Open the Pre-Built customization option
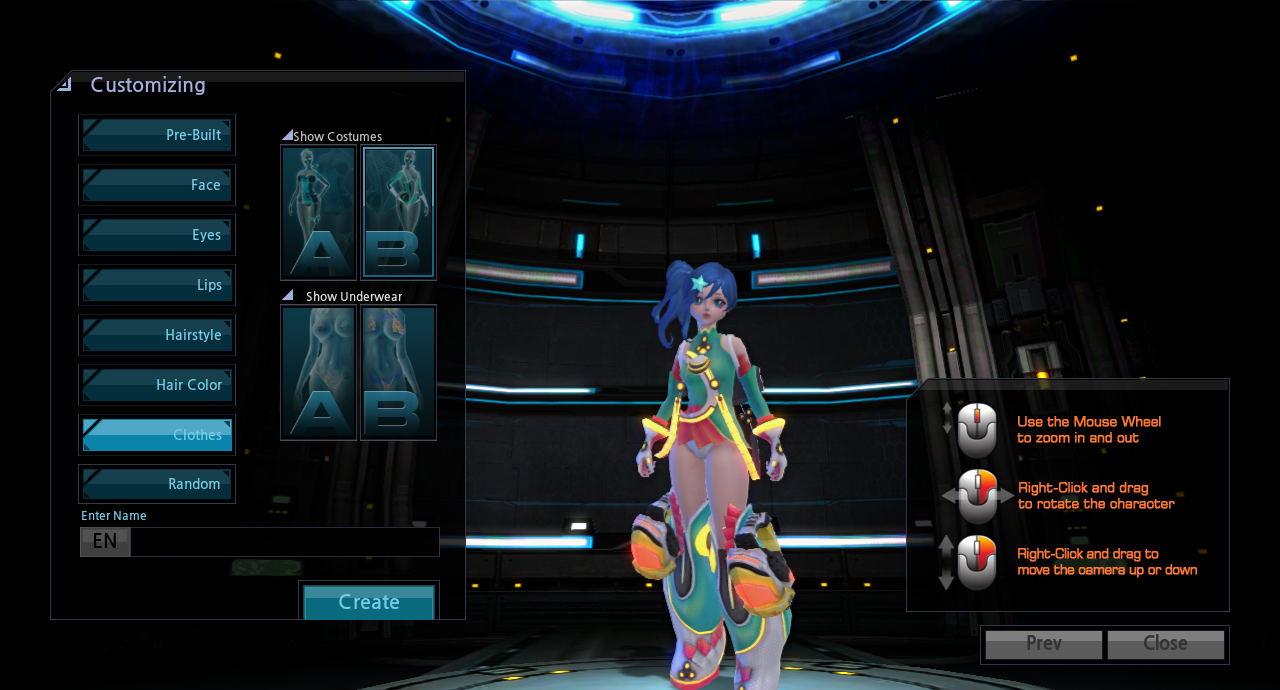The height and width of the screenshot is (690, 1280). (x=157, y=135)
